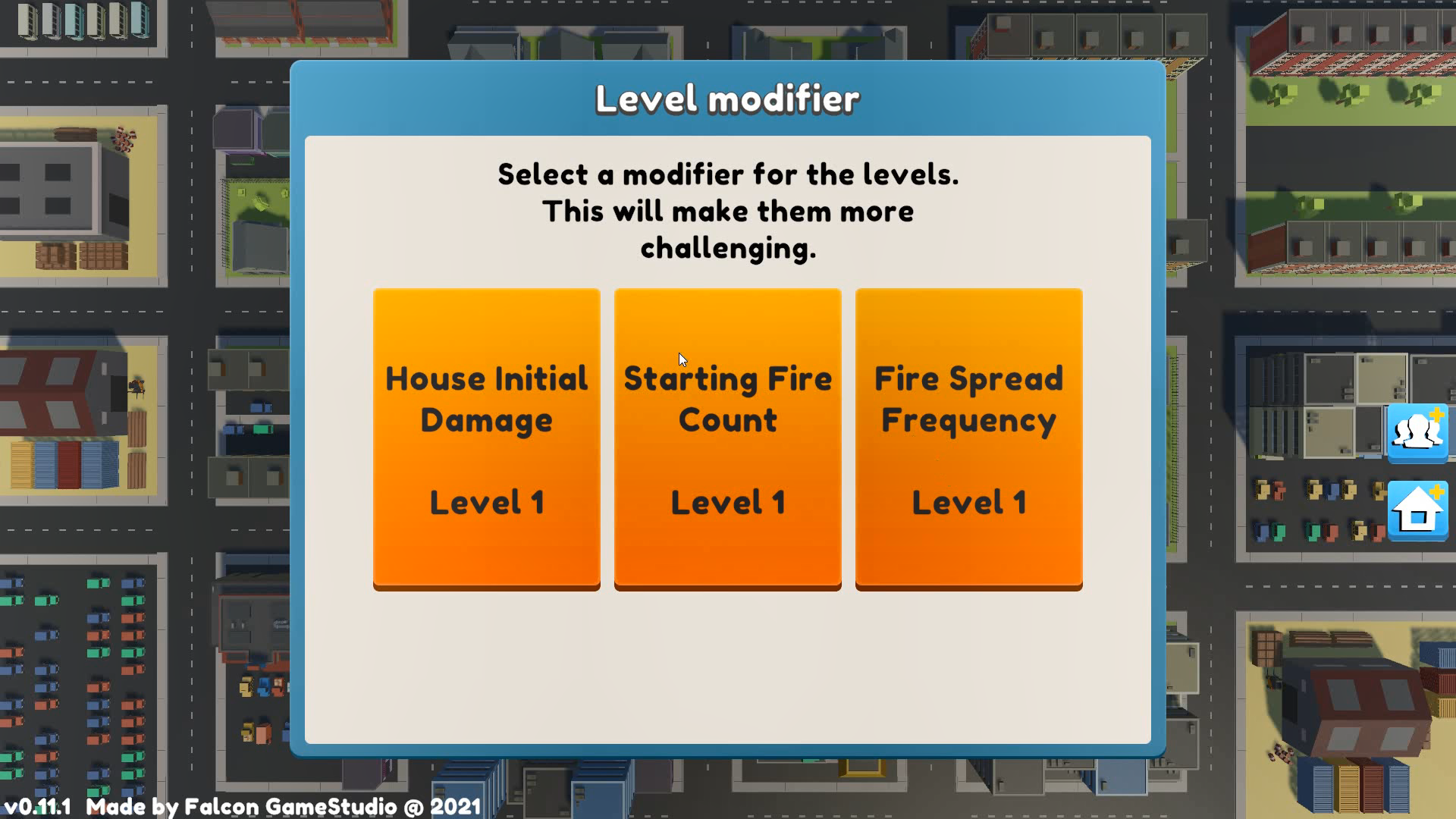Viewport: 1456px width, 819px height.
Task: Click Level 1 on the Fire Spread Frequency card
Action: pyautogui.click(x=968, y=501)
